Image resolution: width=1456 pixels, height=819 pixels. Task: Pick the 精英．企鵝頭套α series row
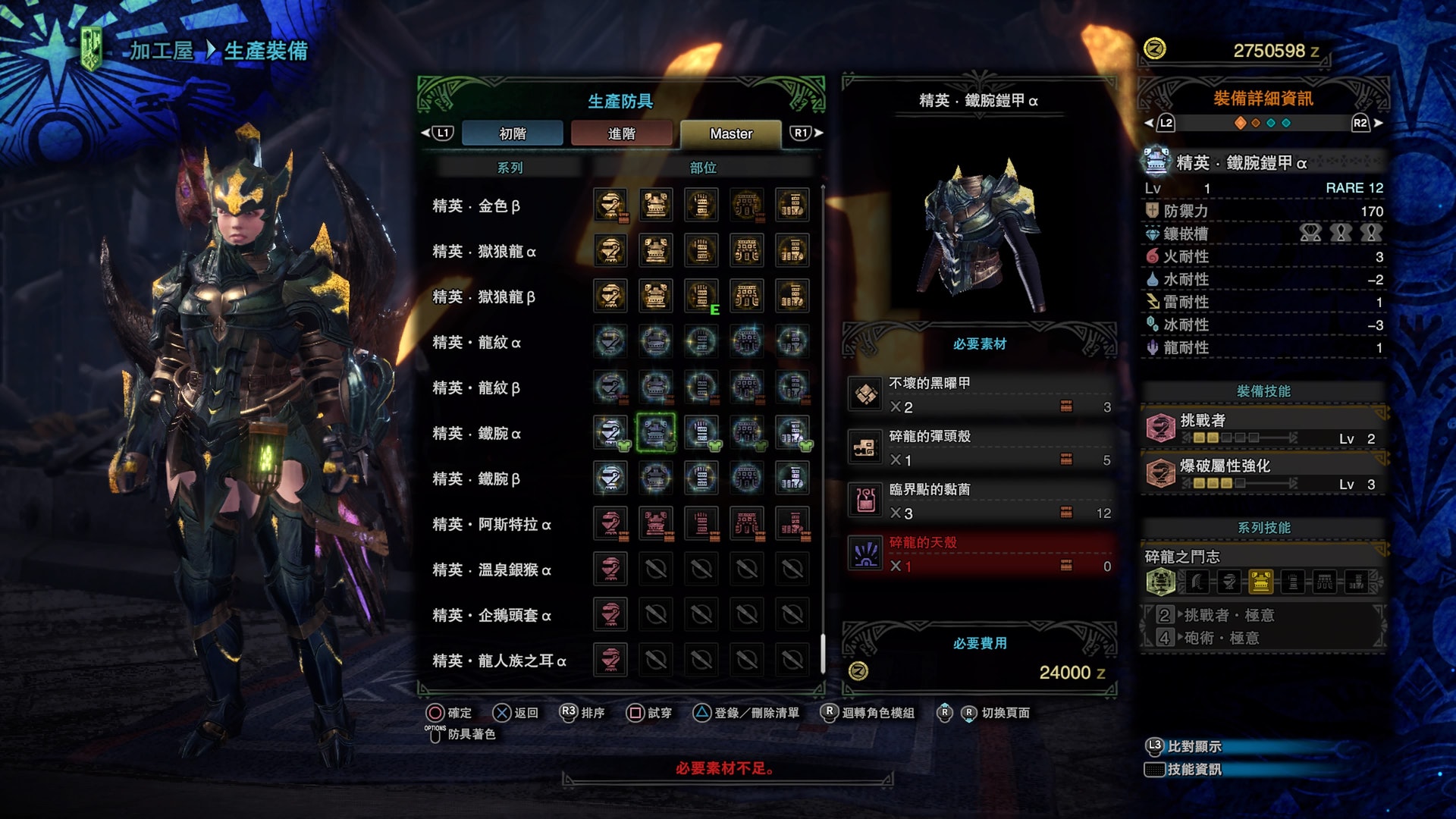point(491,615)
